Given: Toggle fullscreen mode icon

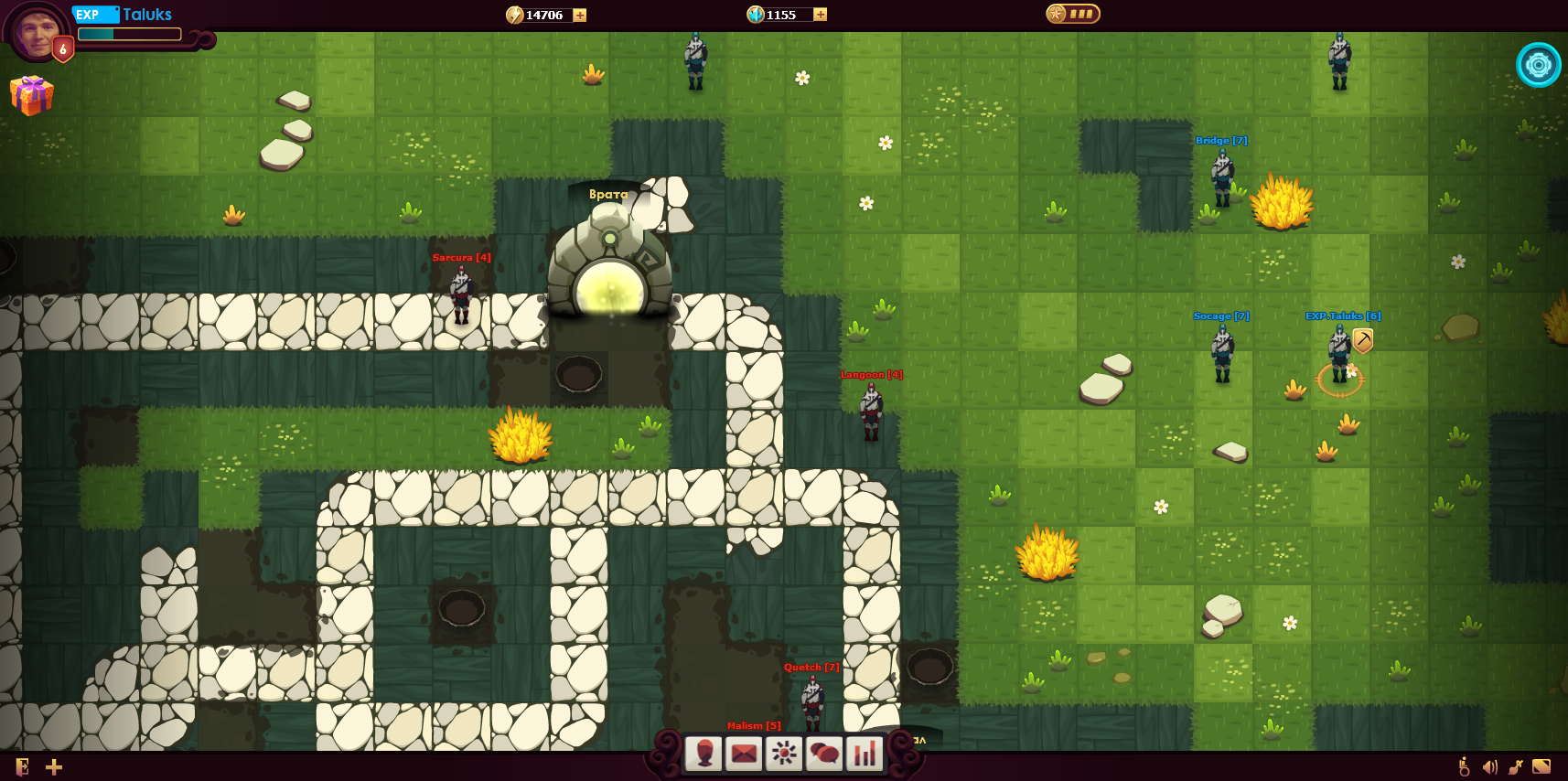Looking at the screenshot, I should 1541,766.
